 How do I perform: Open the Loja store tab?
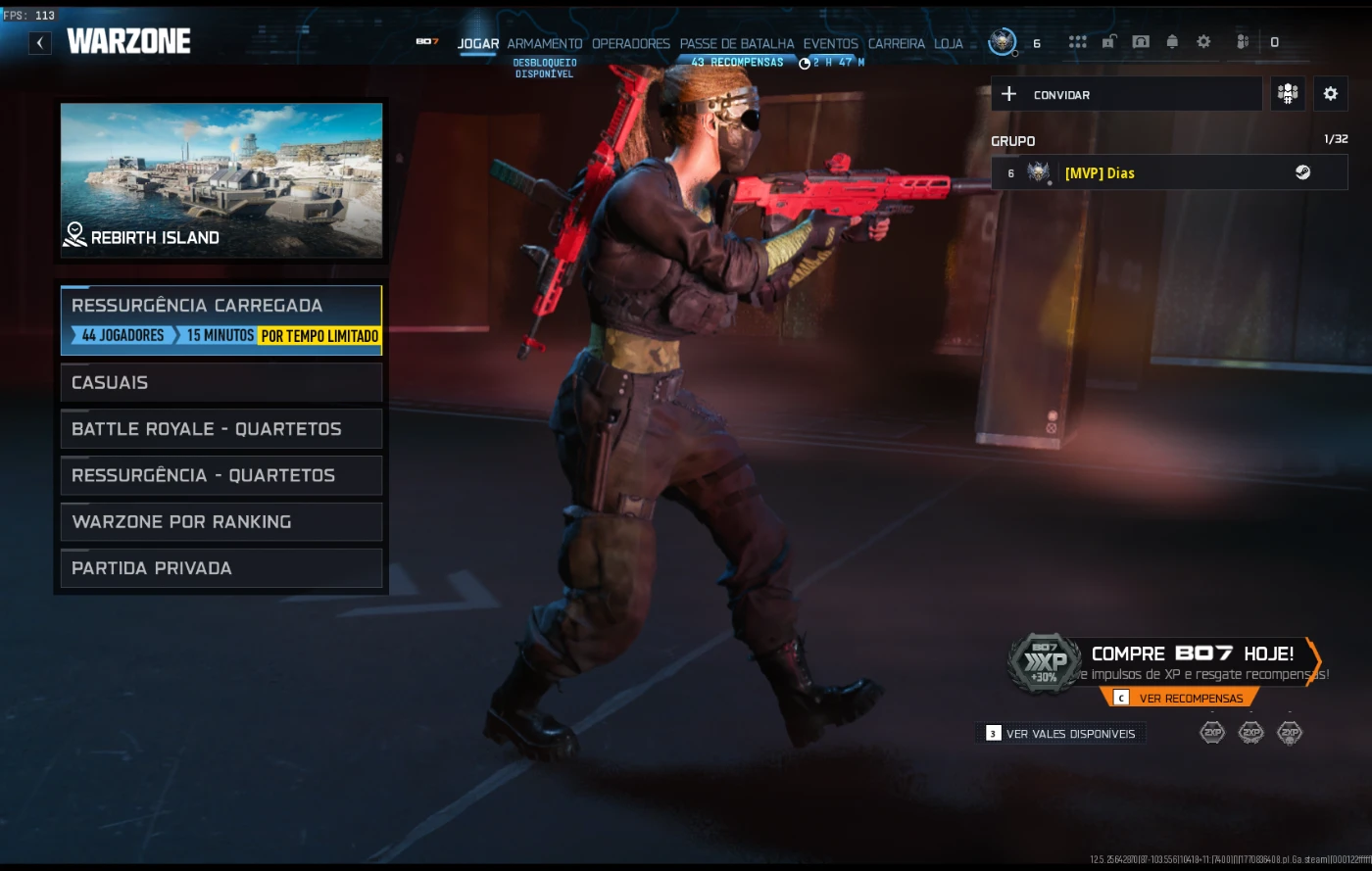[948, 44]
